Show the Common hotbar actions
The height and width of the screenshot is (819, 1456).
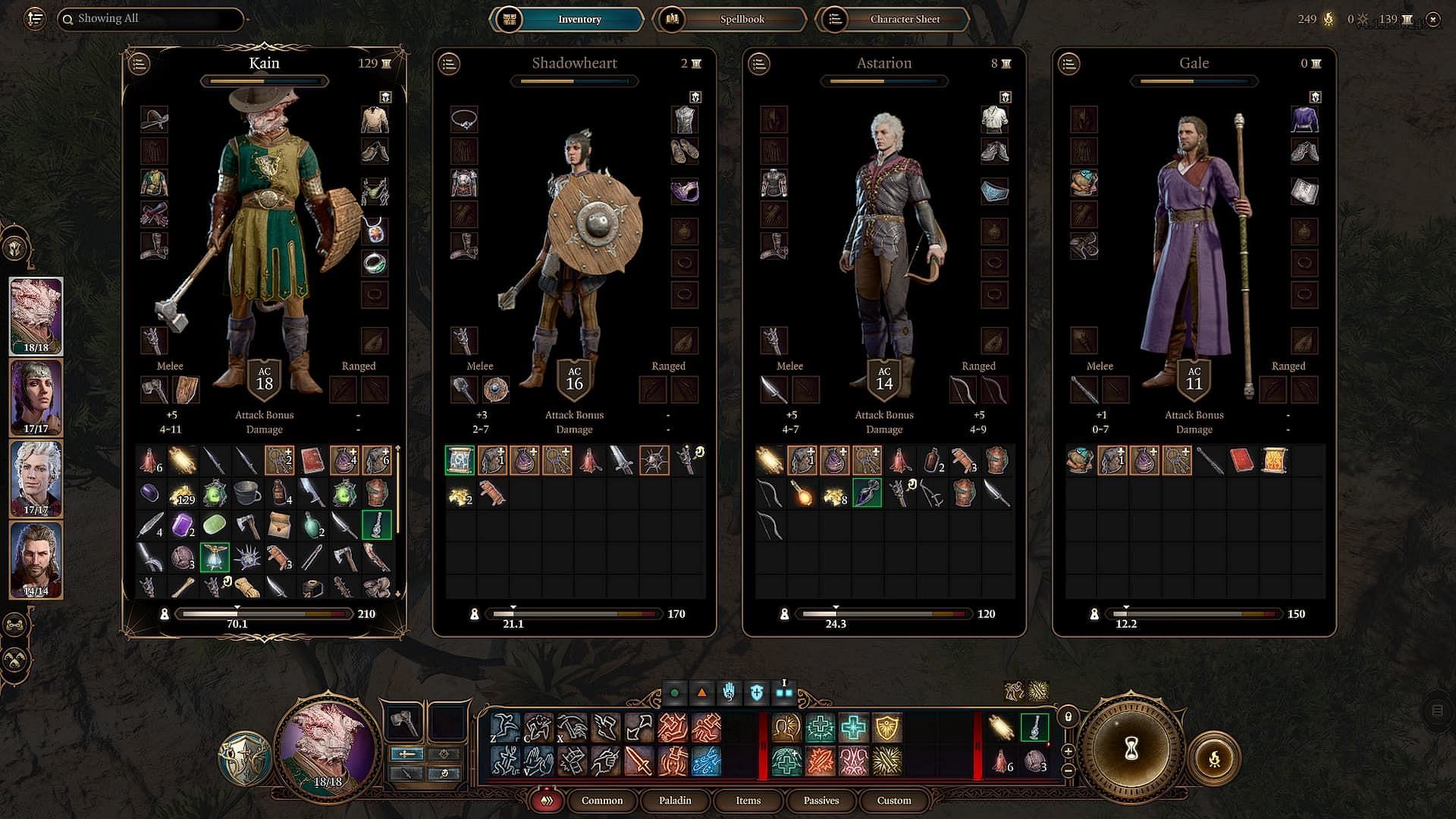(601, 800)
